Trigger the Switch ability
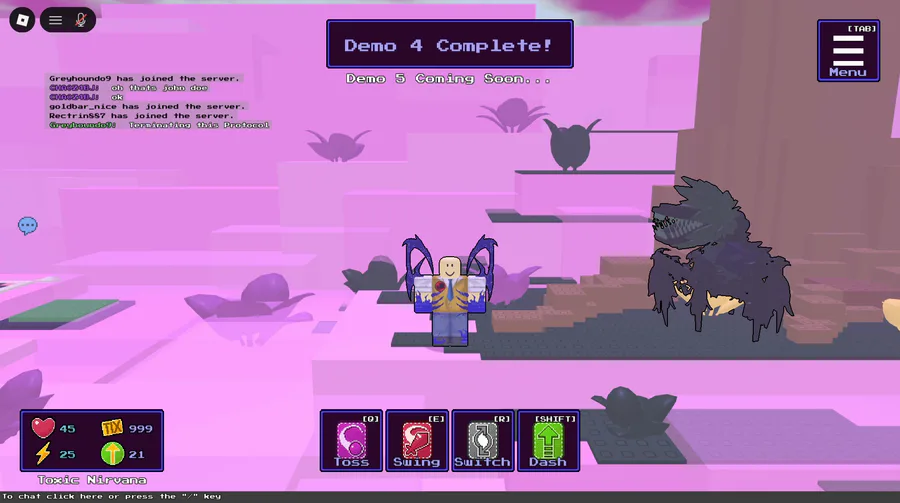This screenshot has height=503, width=900. point(482,440)
